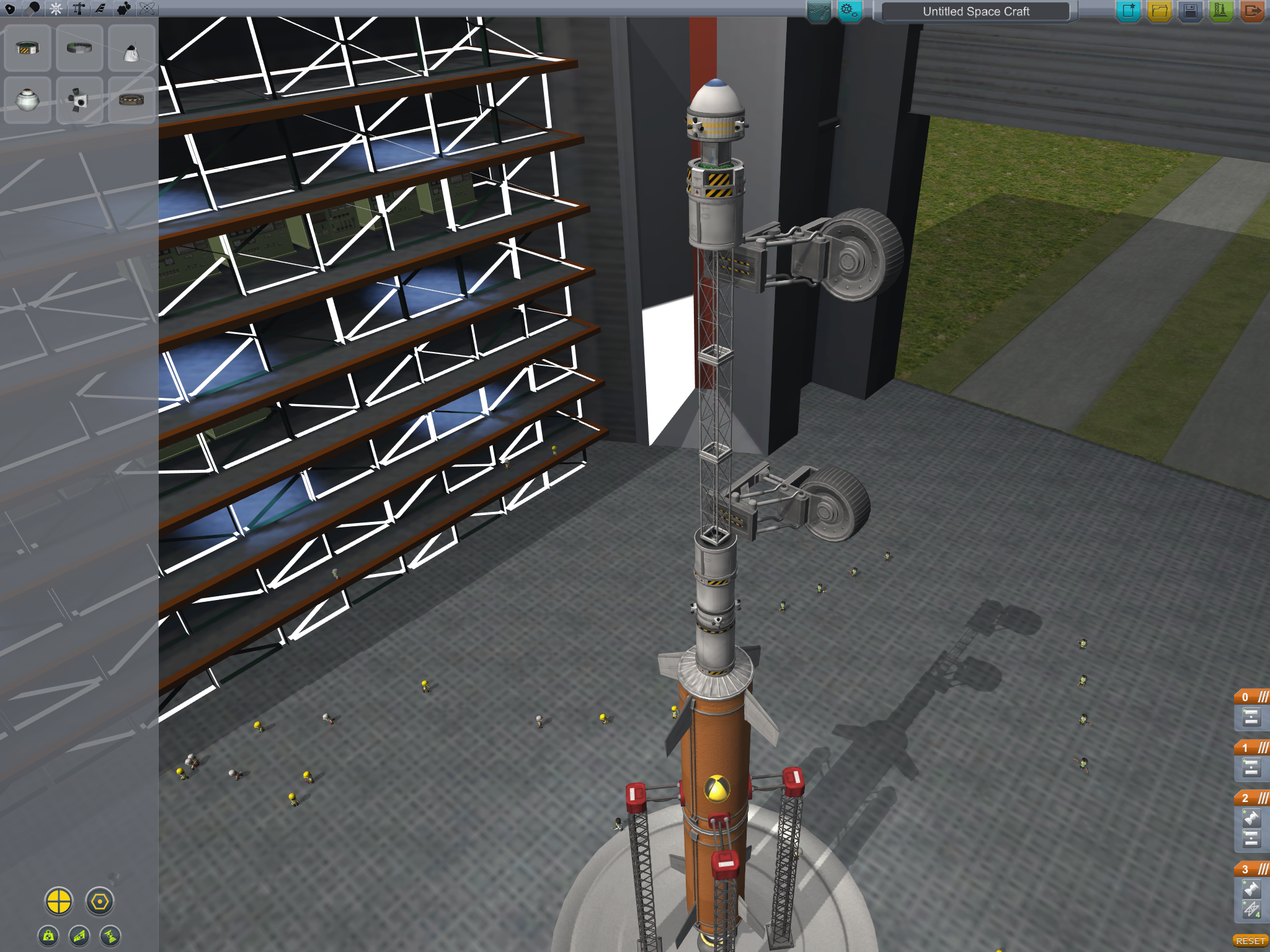Select the Command and Control parts tab
1270x952 pixels.
(56, 9)
